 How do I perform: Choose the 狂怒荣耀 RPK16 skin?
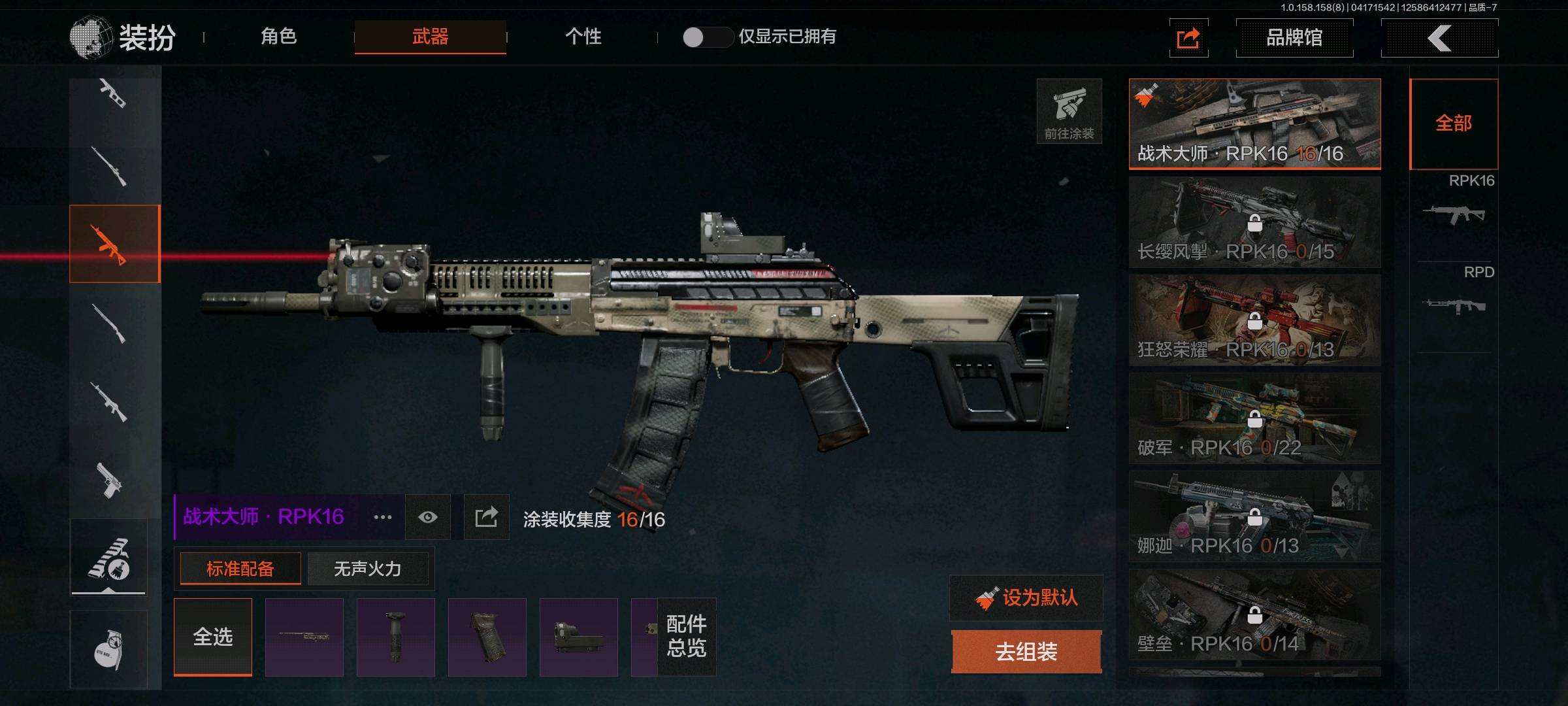click(x=1254, y=320)
